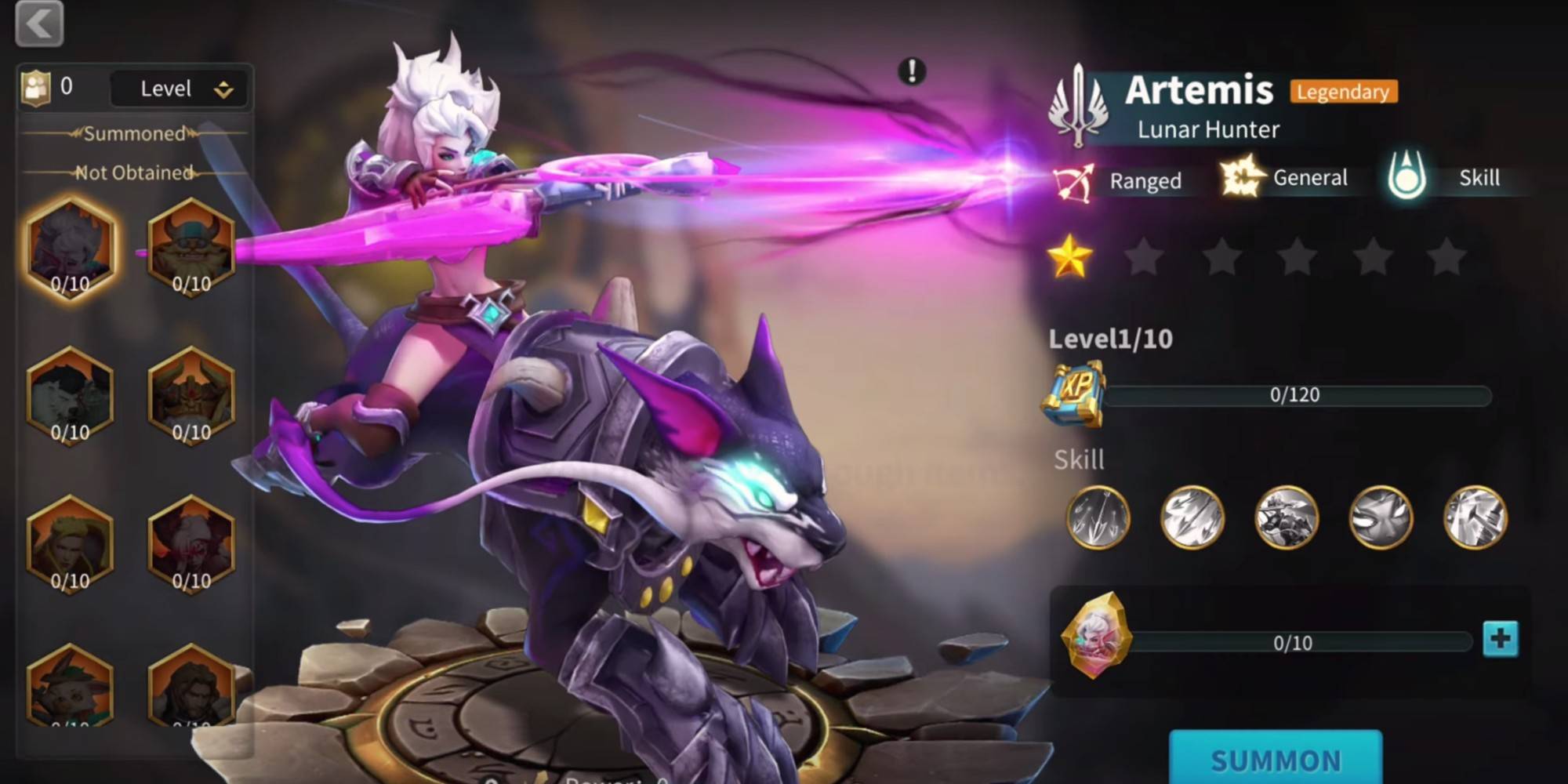1568x784 pixels.
Task: Tap the XP book icon
Action: point(1075,393)
